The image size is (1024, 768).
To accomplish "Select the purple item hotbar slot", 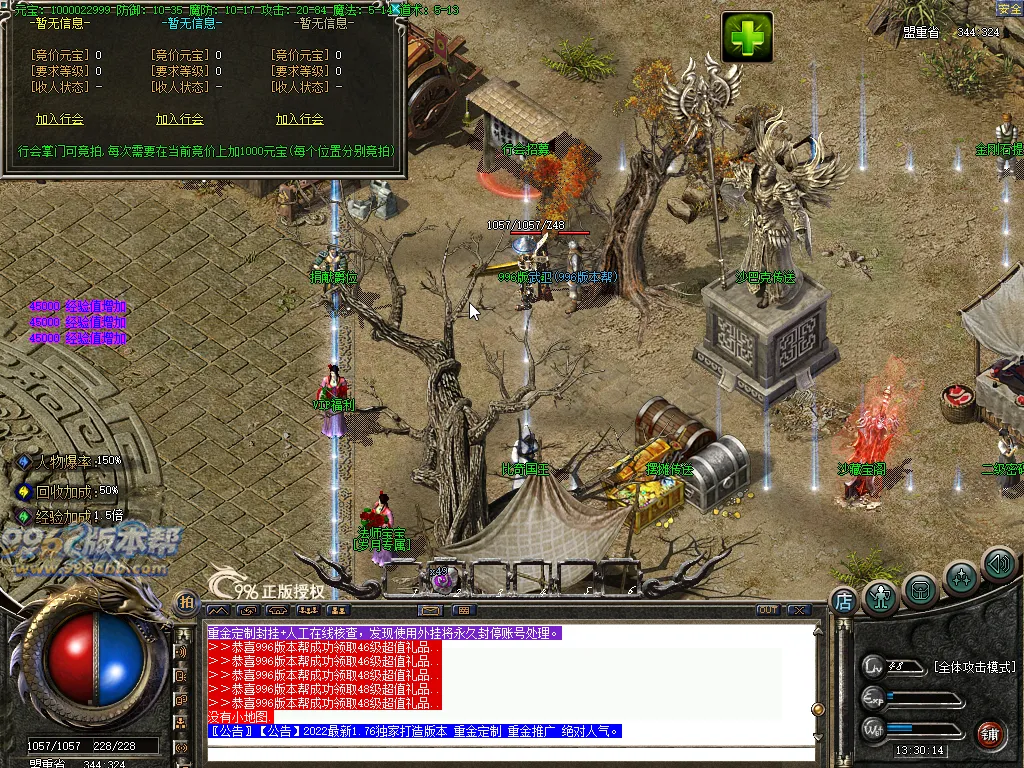I will [x=443, y=578].
